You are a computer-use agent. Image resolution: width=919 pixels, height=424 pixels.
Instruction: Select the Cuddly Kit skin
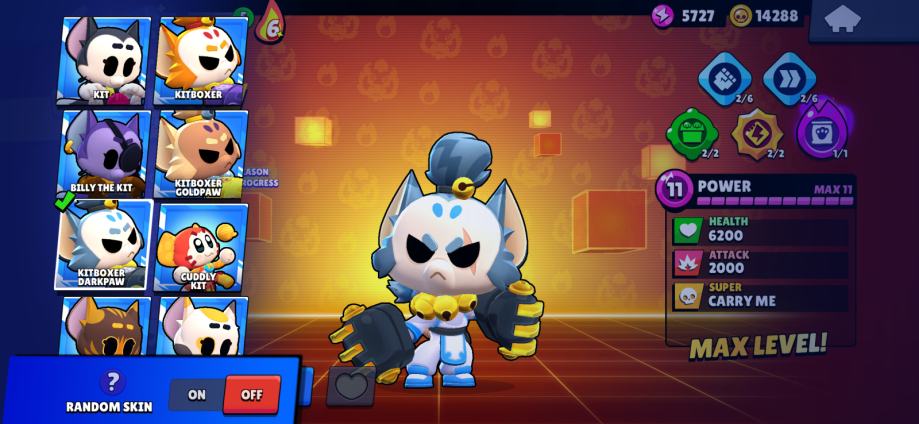[200, 247]
